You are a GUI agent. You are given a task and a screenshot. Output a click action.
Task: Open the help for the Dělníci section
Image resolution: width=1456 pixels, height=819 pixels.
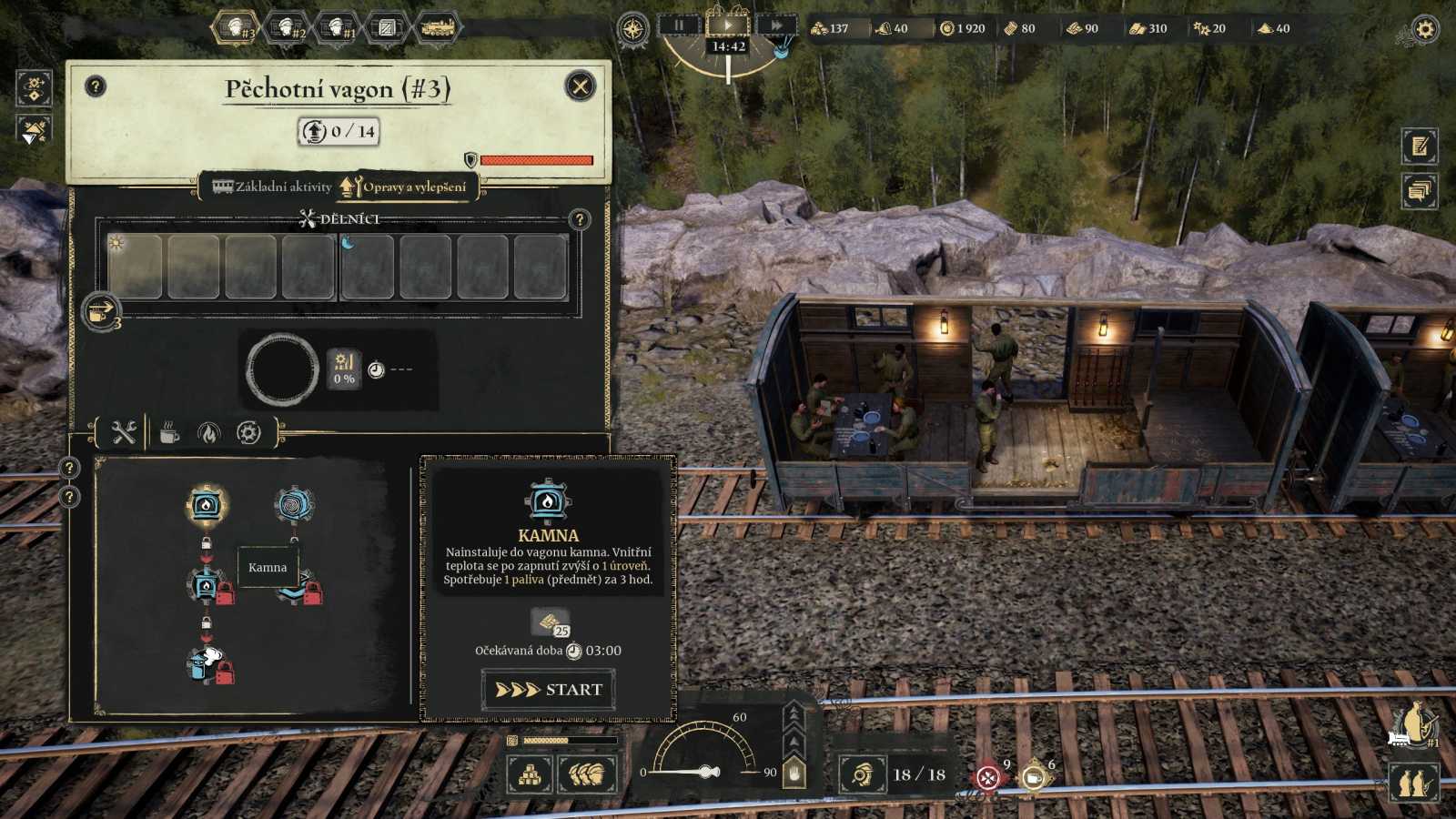click(579, 219)
